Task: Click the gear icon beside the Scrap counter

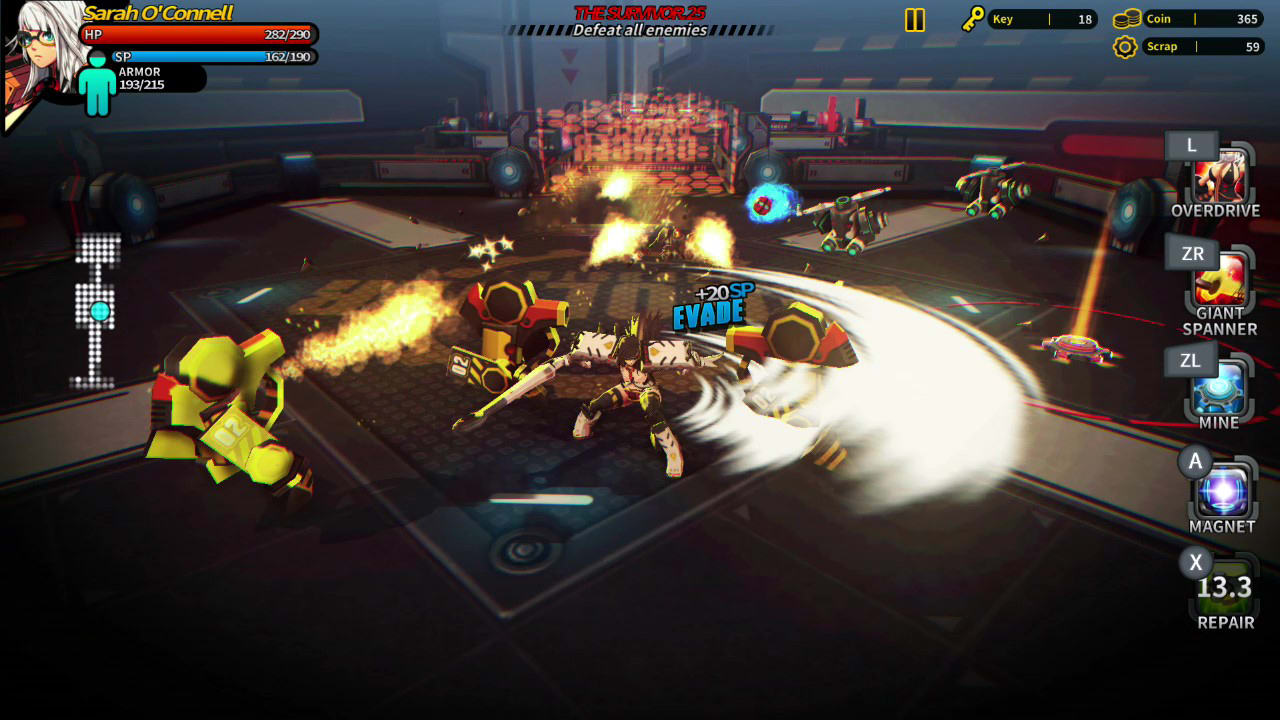Action: coord(1128,46)
